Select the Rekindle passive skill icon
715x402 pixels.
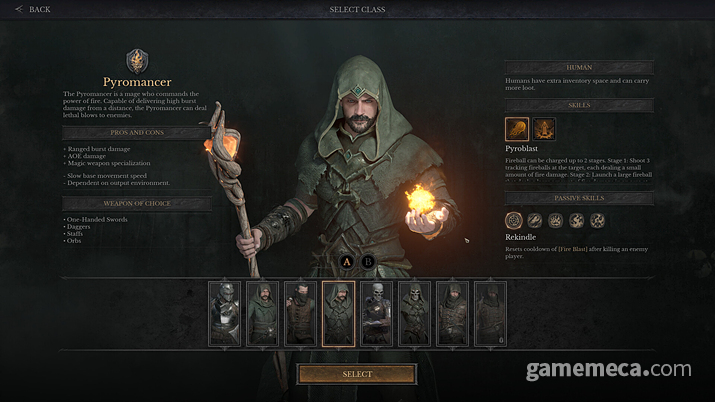coord(514,220)
